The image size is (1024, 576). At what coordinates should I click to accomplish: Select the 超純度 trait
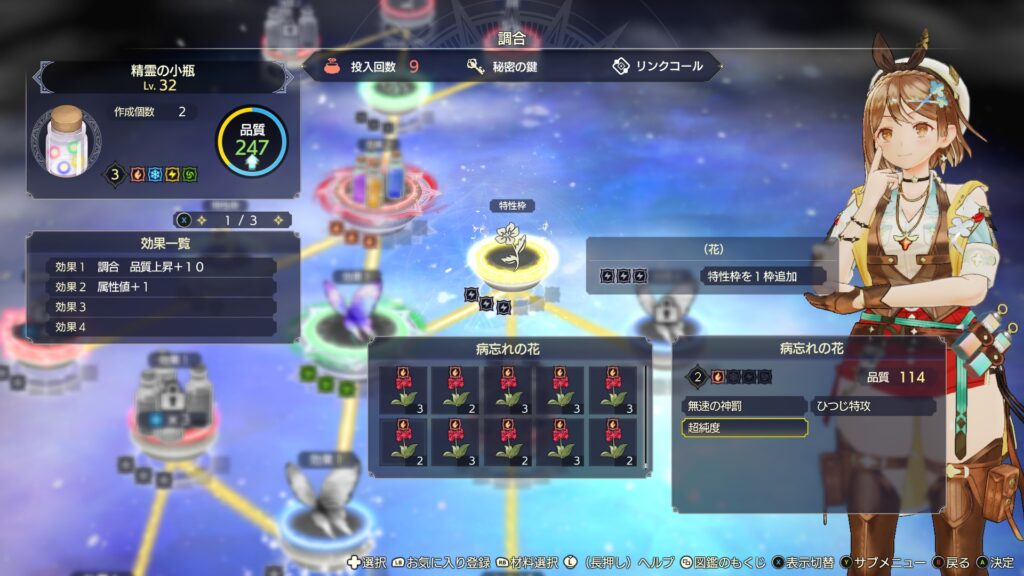click(x=743, y=427)
